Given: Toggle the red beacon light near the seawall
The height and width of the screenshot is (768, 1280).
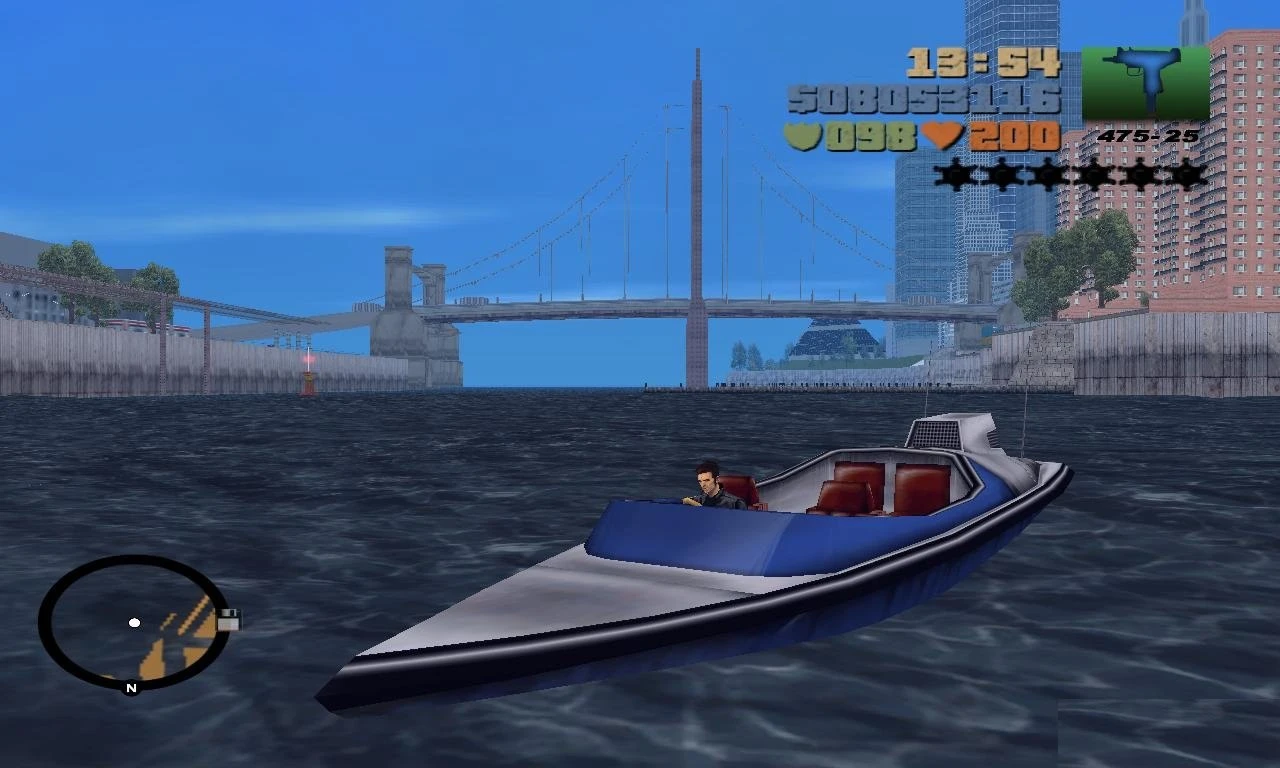Looking at the screenshot, I should click(x=310, y=360).
